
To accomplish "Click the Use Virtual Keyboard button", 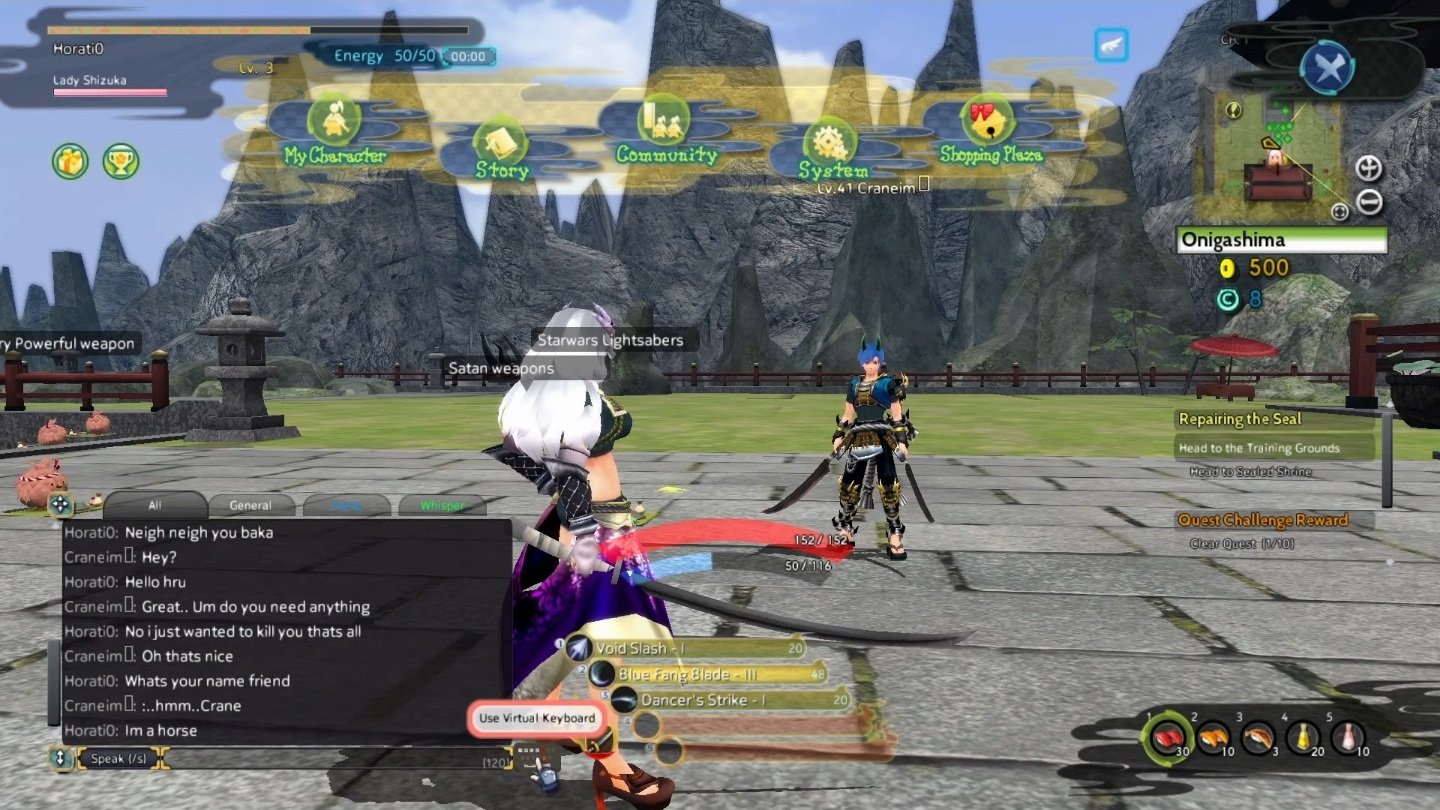I will [x=536, y=718].
